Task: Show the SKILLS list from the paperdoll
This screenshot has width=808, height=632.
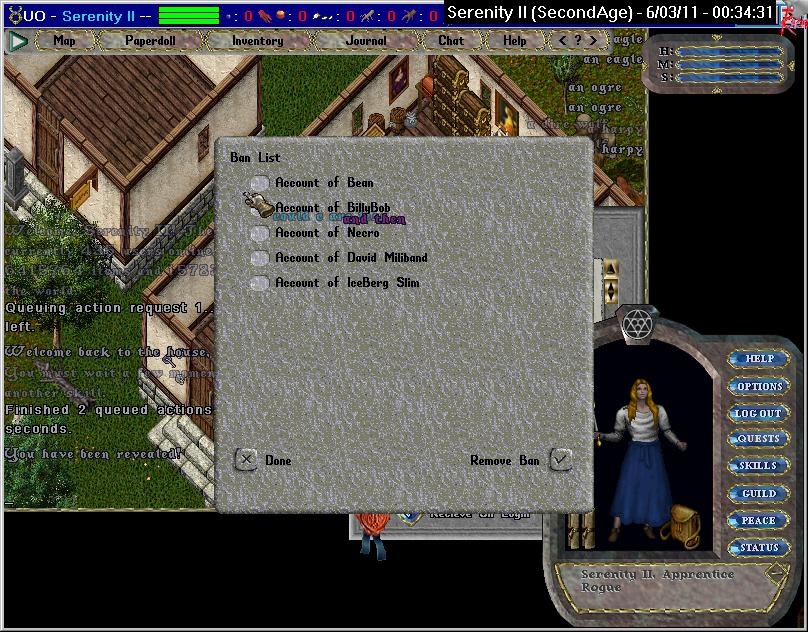Action: 759,466
